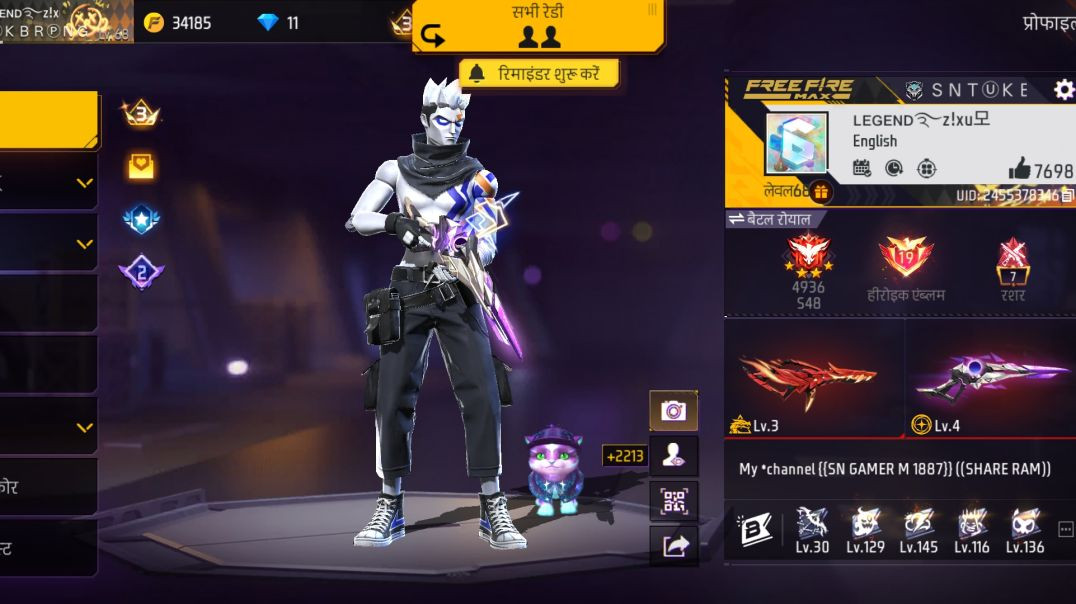Viewport: 1076px width, 604px height.
Task: Open the player view icon below camera
Action: pyautogui.click(x=673, y=455)
